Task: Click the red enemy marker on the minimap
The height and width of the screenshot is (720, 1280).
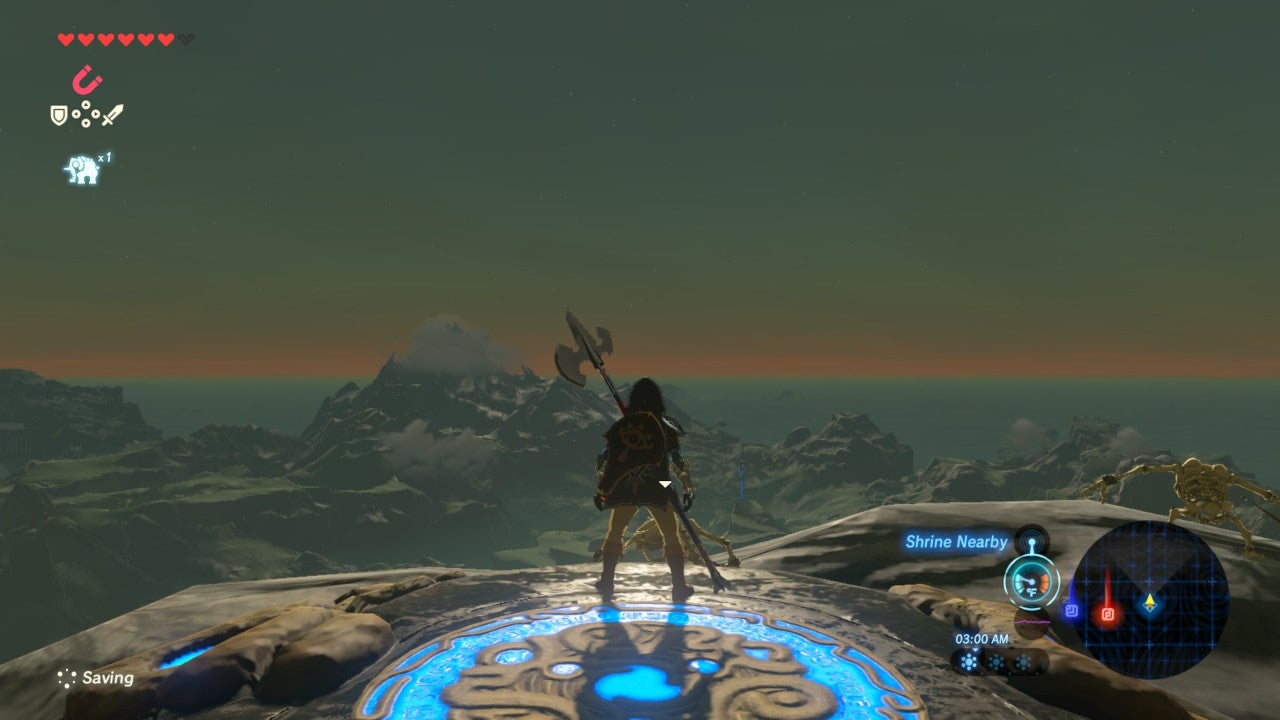Action: tap(1108, 613)
